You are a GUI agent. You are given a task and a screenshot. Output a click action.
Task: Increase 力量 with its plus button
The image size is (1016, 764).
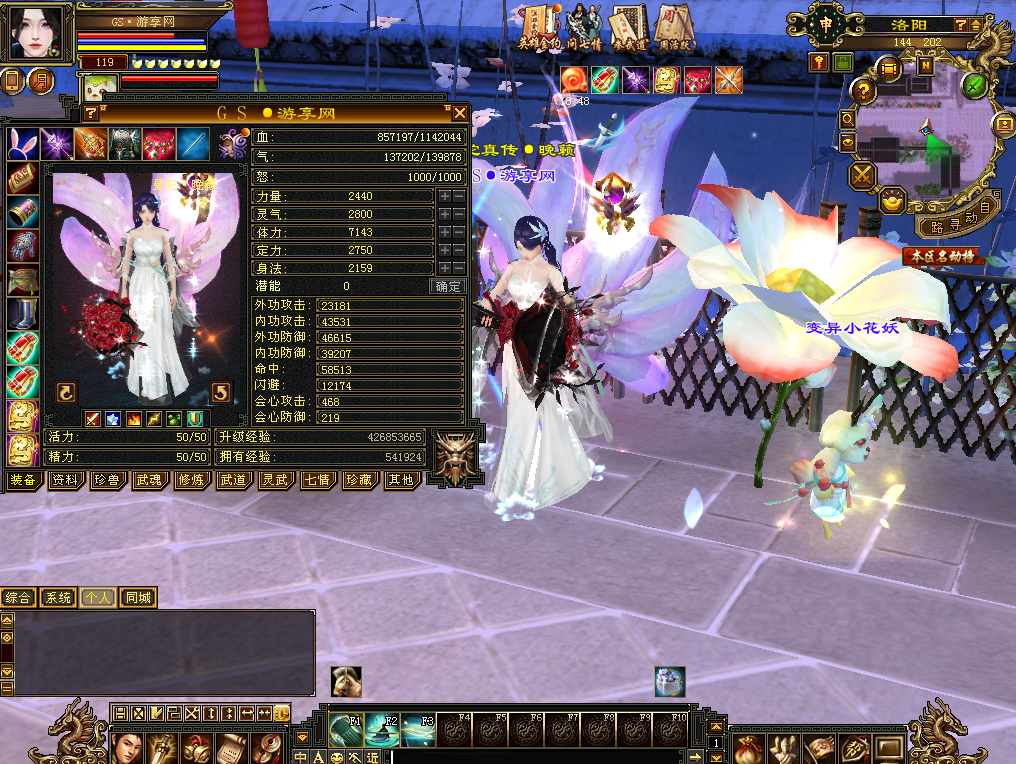[x=445, y=196]
